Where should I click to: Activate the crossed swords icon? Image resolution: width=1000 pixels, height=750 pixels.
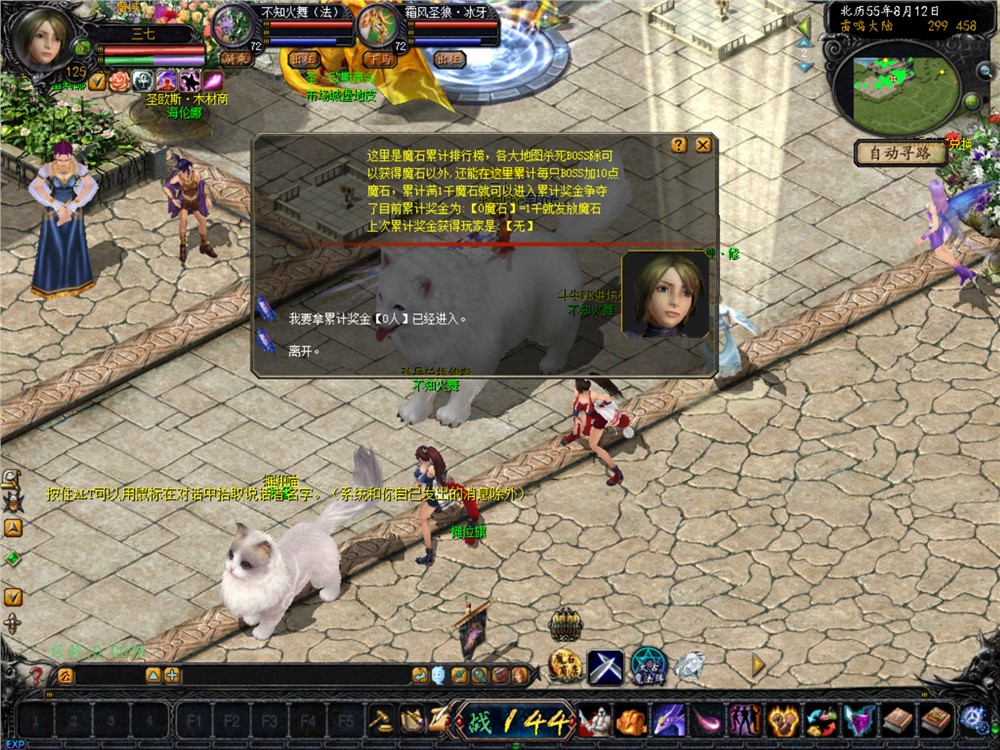point(605,666)
